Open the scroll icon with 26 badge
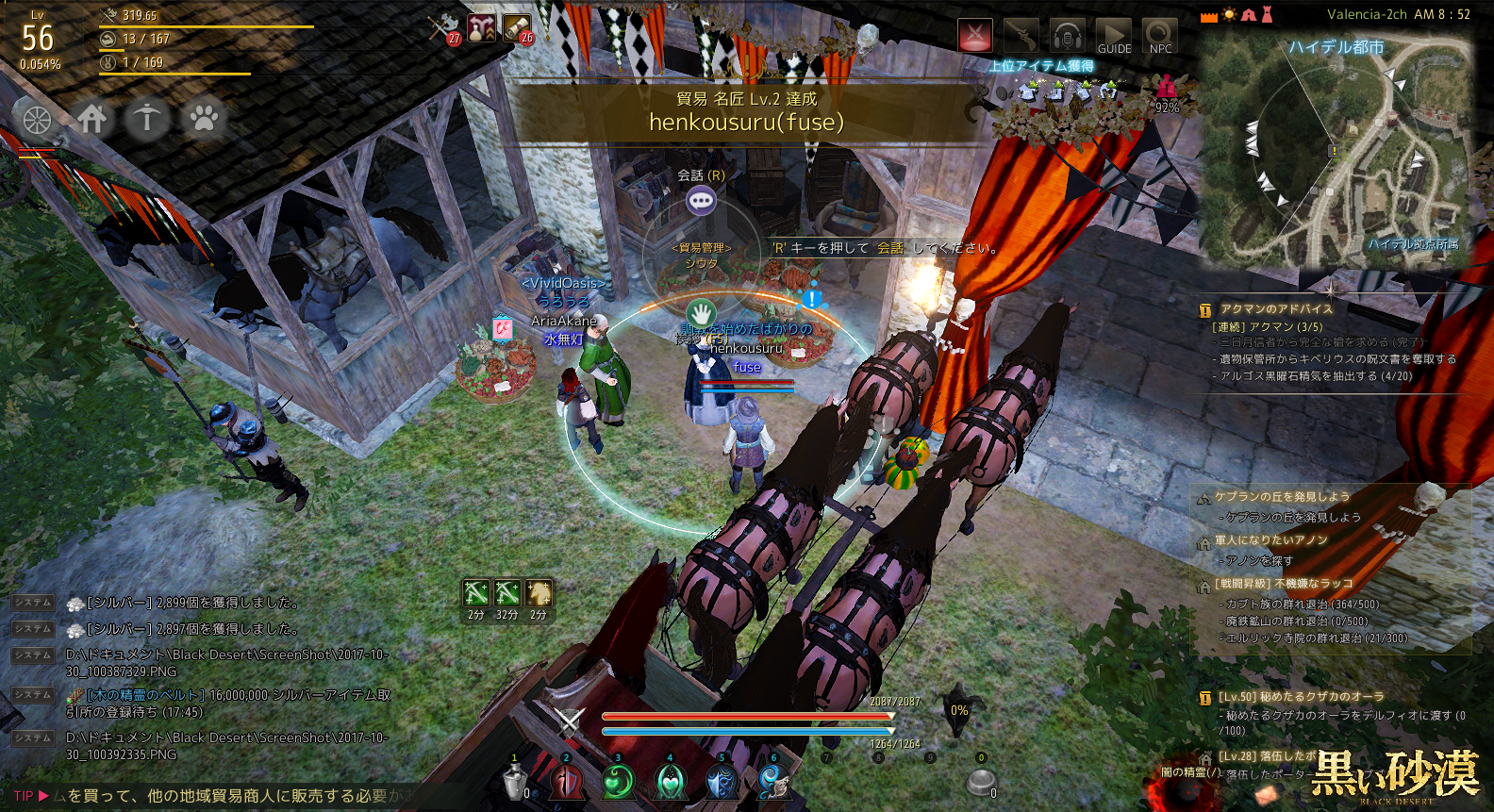Screen dimensions: 1494x812 [517, 28]
